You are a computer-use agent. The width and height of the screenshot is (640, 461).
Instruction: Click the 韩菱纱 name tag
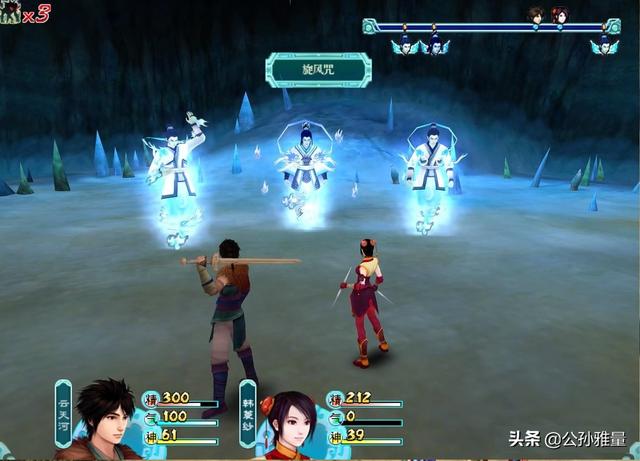247,410
